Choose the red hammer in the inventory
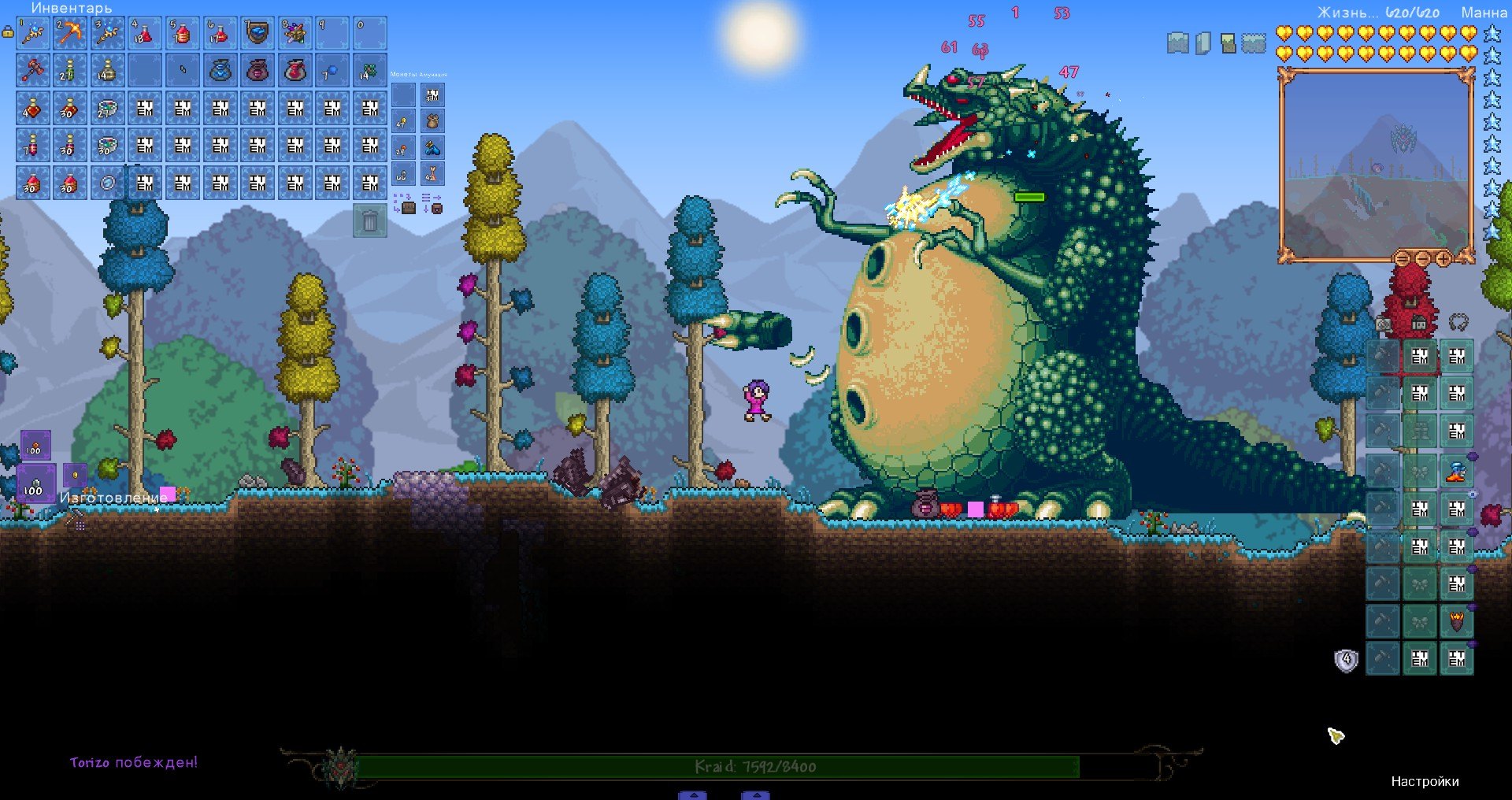This screenshot has height=800, width=1512. [x=33, y=71]
